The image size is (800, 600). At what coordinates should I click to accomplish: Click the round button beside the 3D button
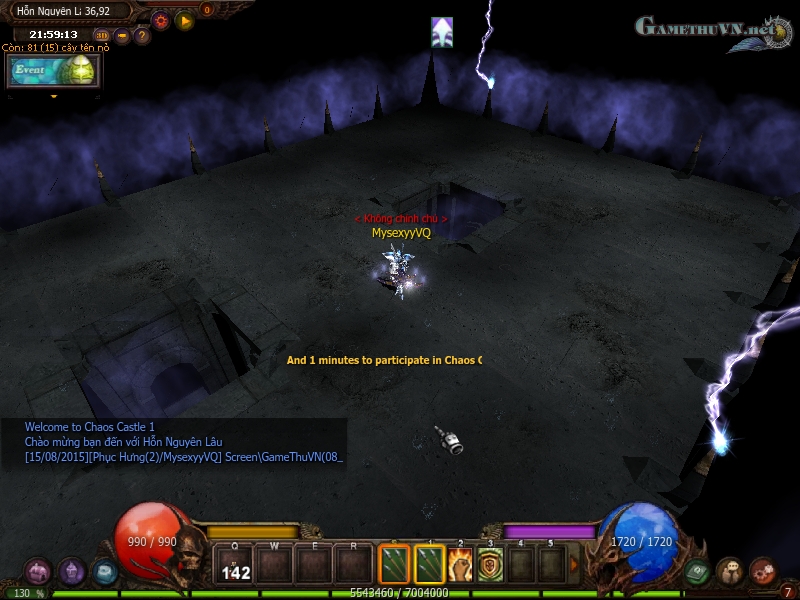click(122, 36)
